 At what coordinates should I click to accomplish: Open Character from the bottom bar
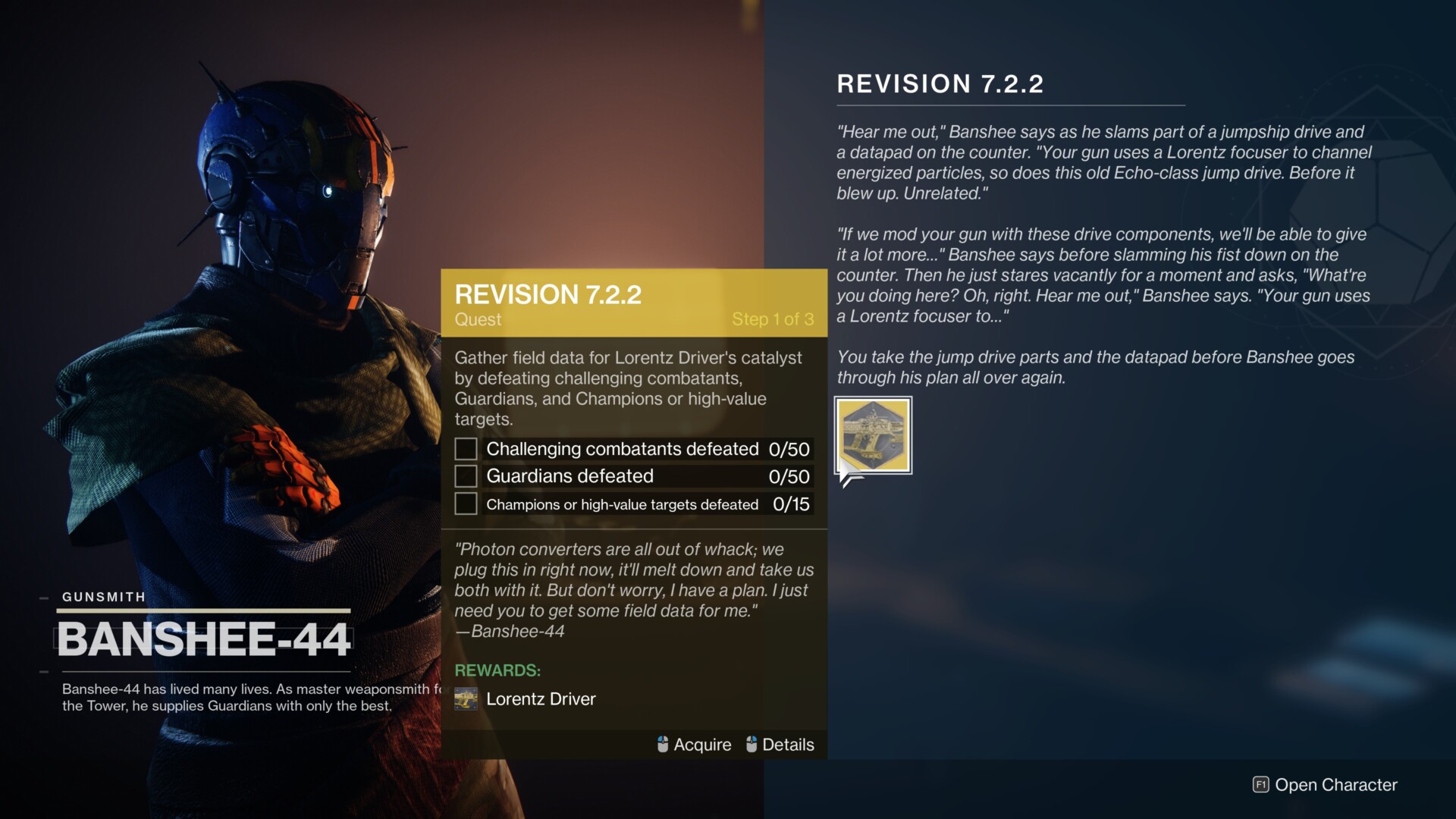[x=1325, y=785]
